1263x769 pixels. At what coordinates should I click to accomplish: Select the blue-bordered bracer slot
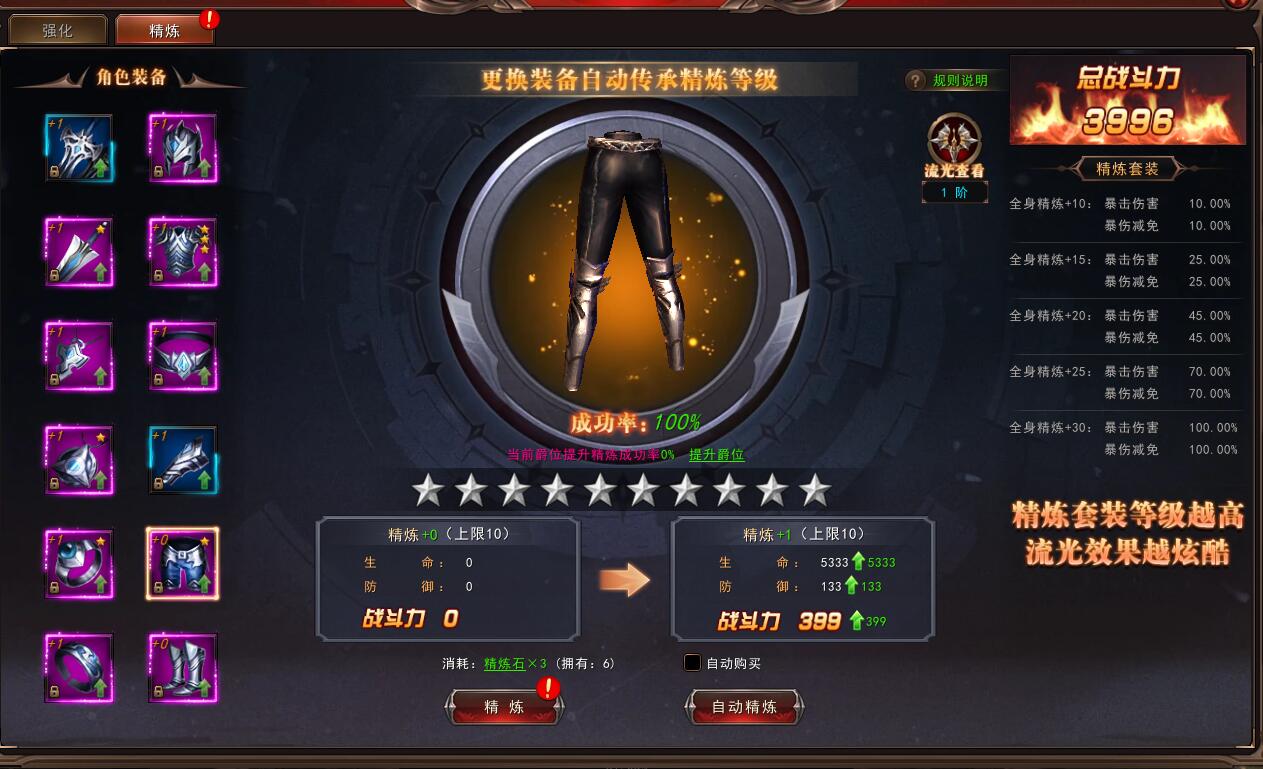[x=183, y=460]
